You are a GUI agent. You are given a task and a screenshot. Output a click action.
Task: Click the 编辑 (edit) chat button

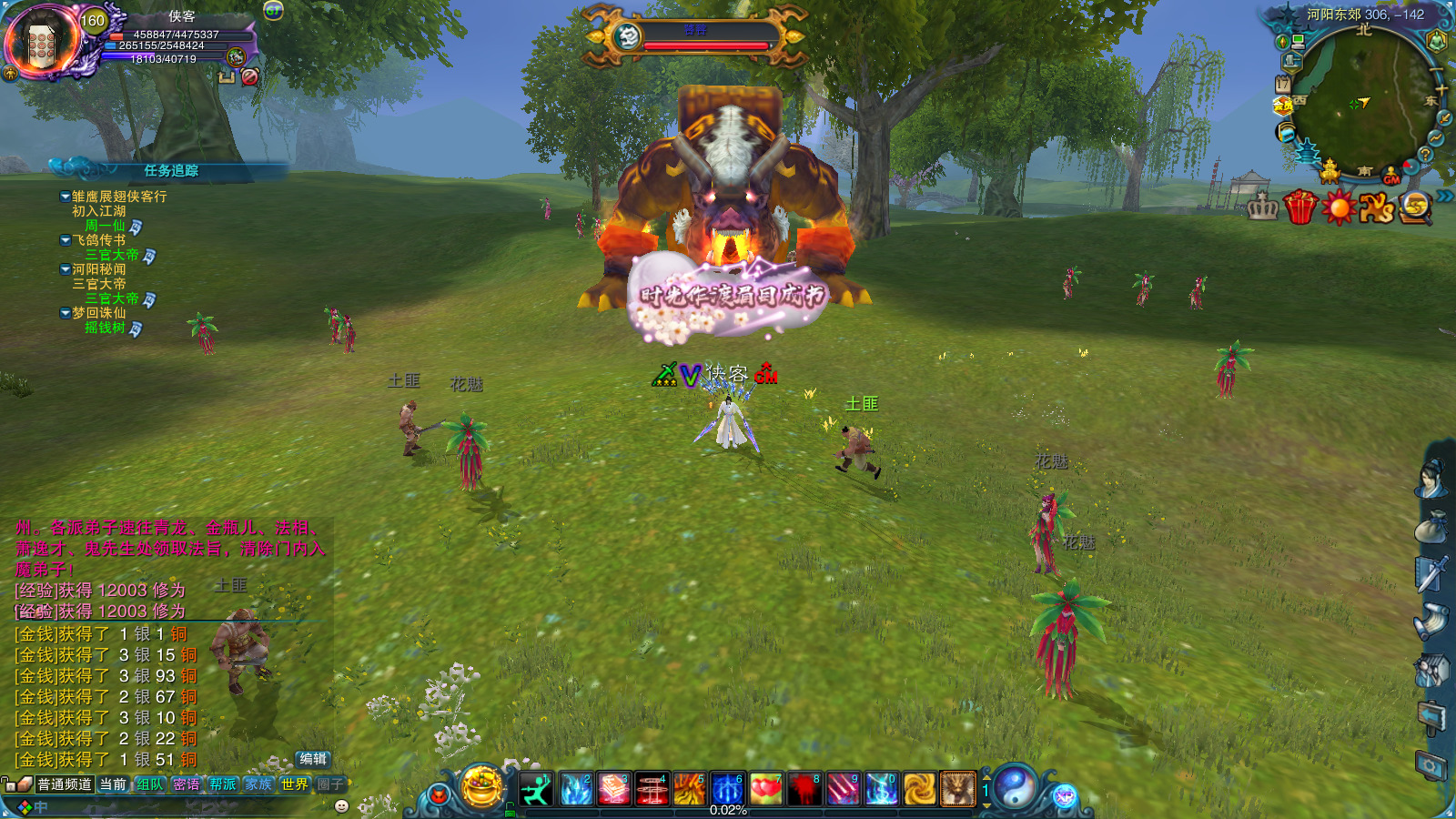click(313, 759)
